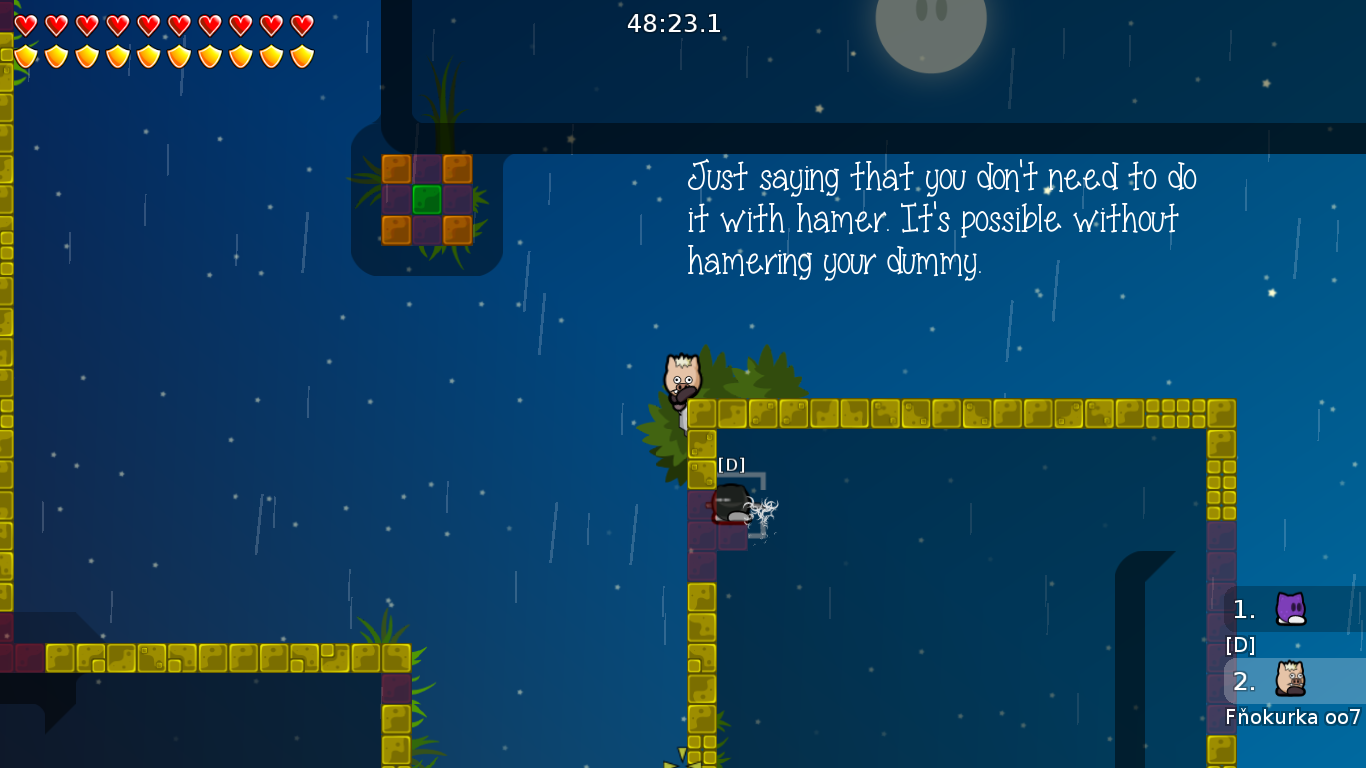Click the purple tee avatar ranked first
Viewport: 1366px width, 768px height.
coord(1290,607)
